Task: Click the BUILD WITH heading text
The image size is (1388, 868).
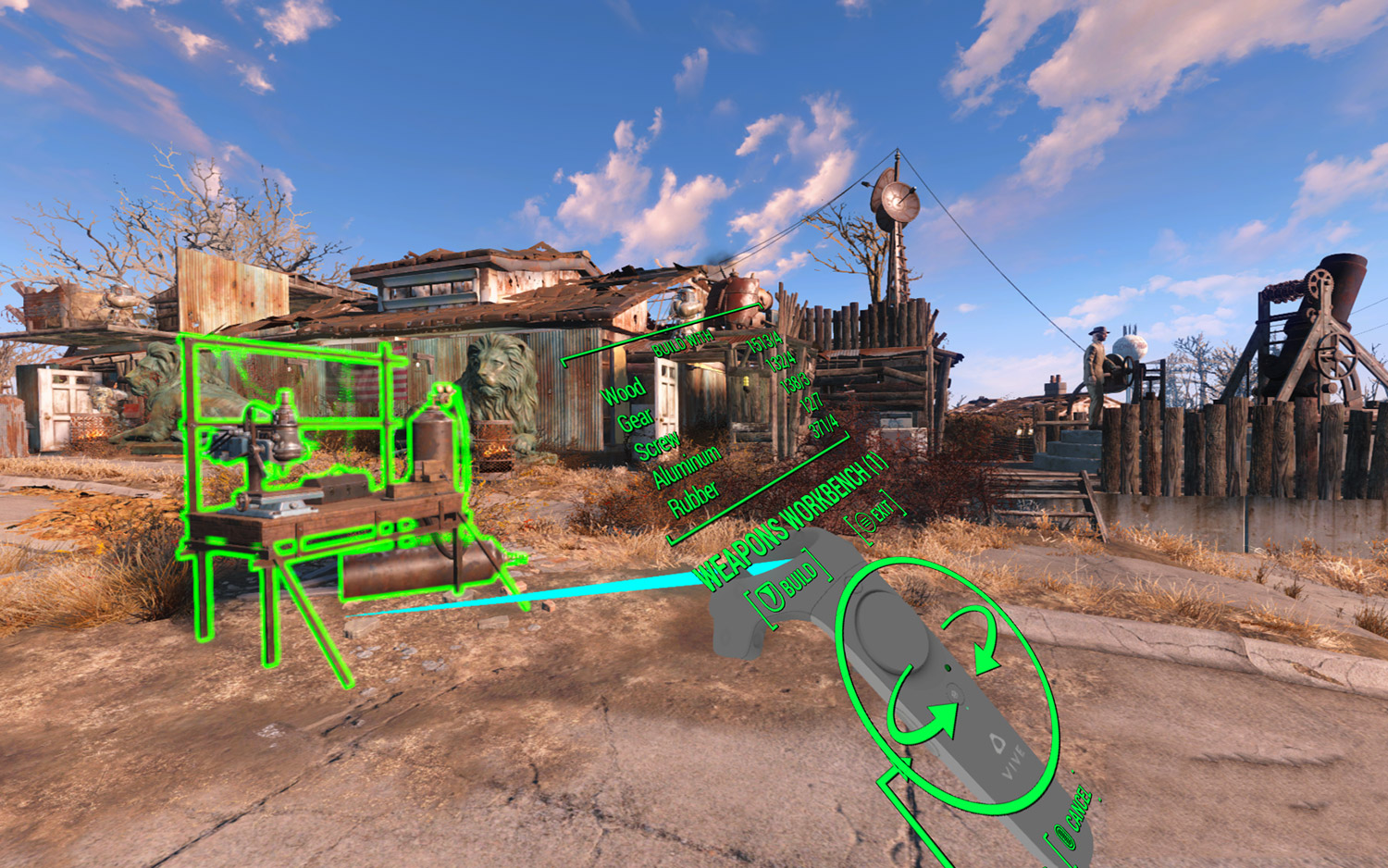Action: point(683,341)
